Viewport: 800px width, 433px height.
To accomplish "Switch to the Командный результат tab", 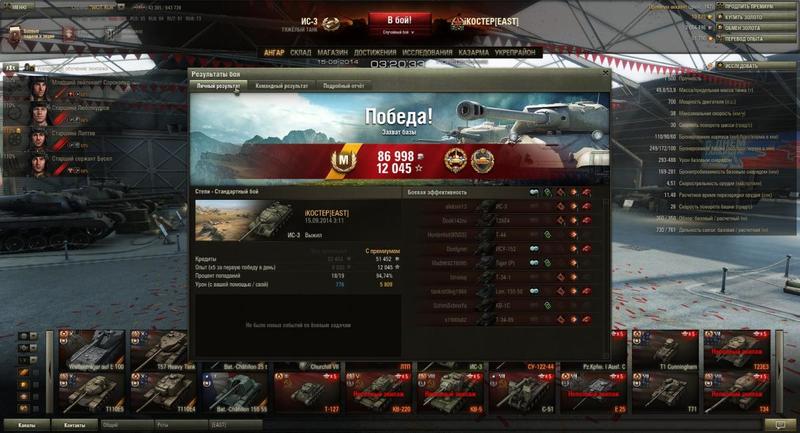I will click(281, 86).
